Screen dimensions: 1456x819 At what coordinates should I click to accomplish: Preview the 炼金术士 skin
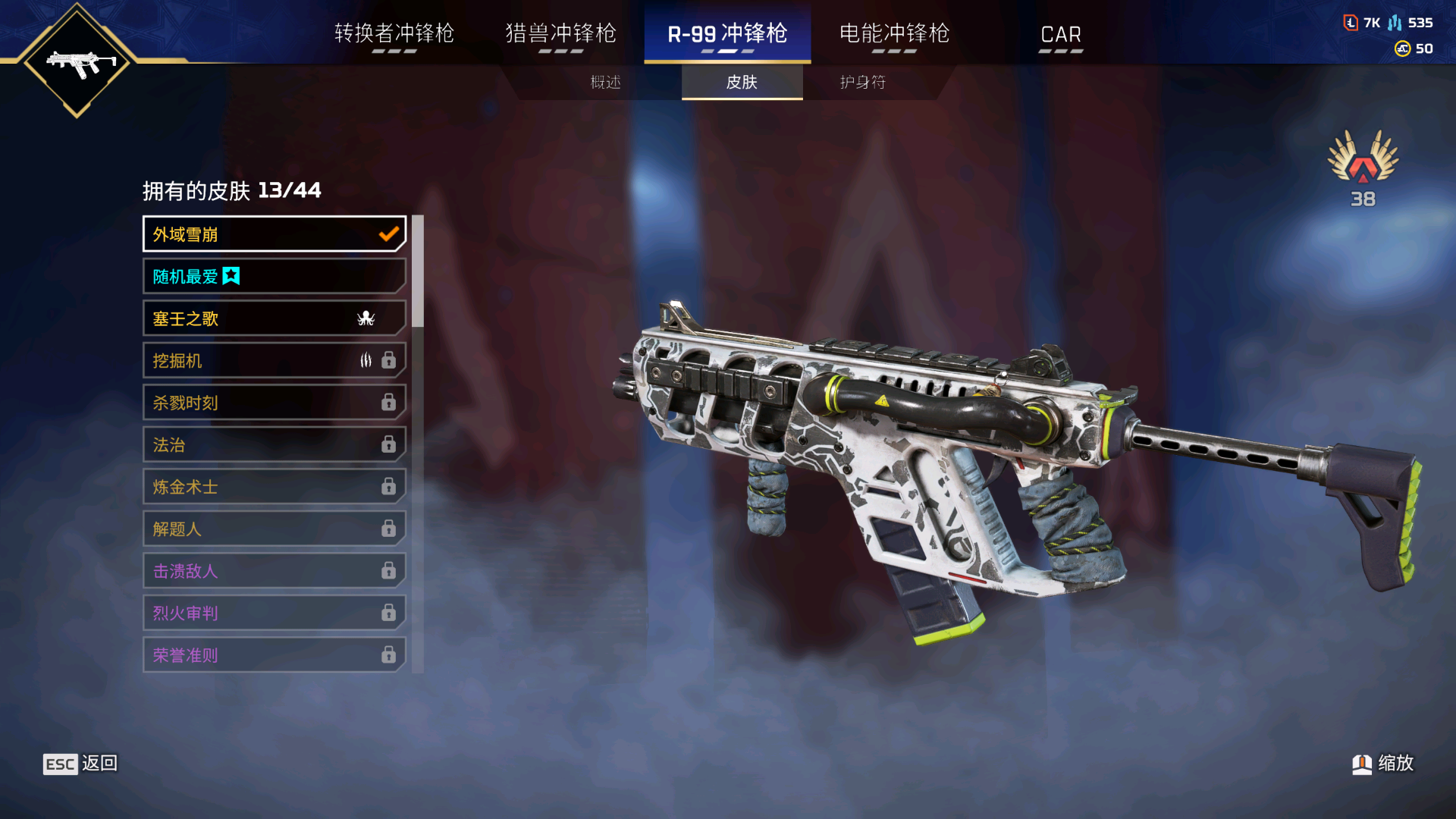(274, 487)
